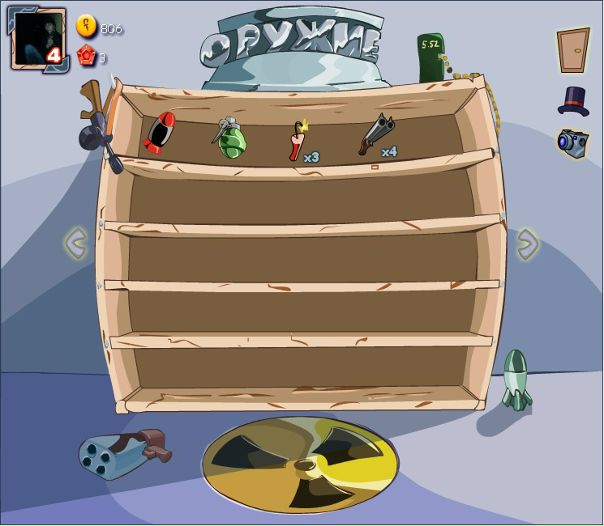Select the double-barrel shotgun with x4 count
Screen dimensions: 604x526
[375, 135]
